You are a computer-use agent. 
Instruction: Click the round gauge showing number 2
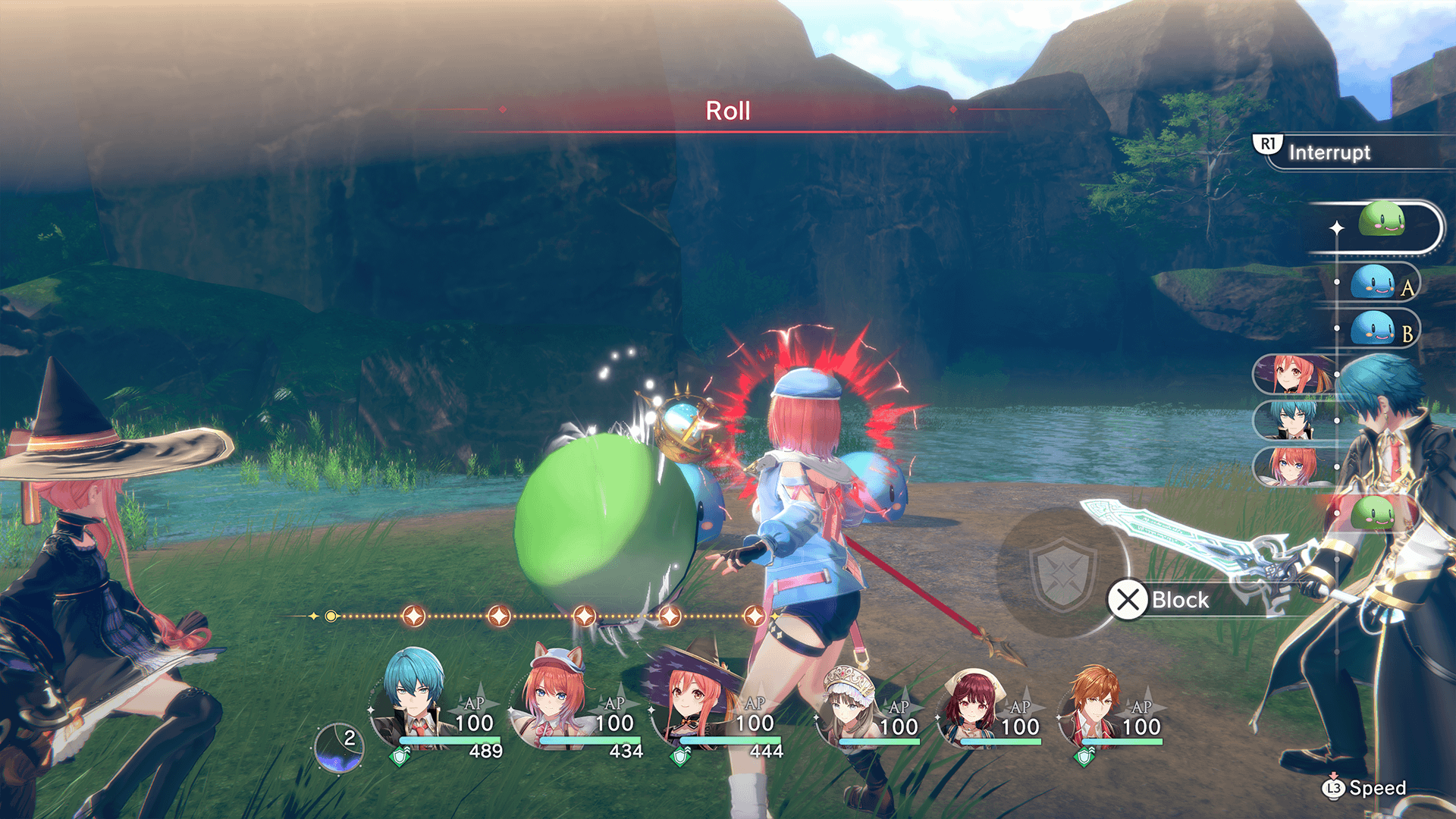pos(339,747)
